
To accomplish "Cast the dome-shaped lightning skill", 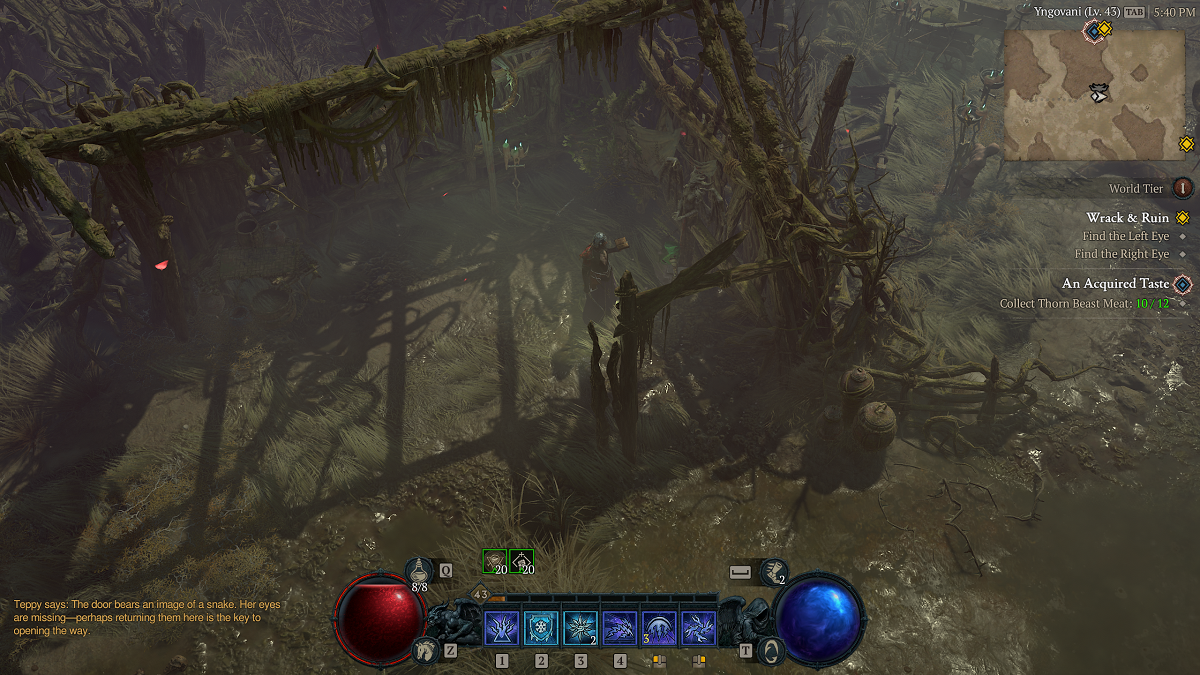I will [659, 629].
